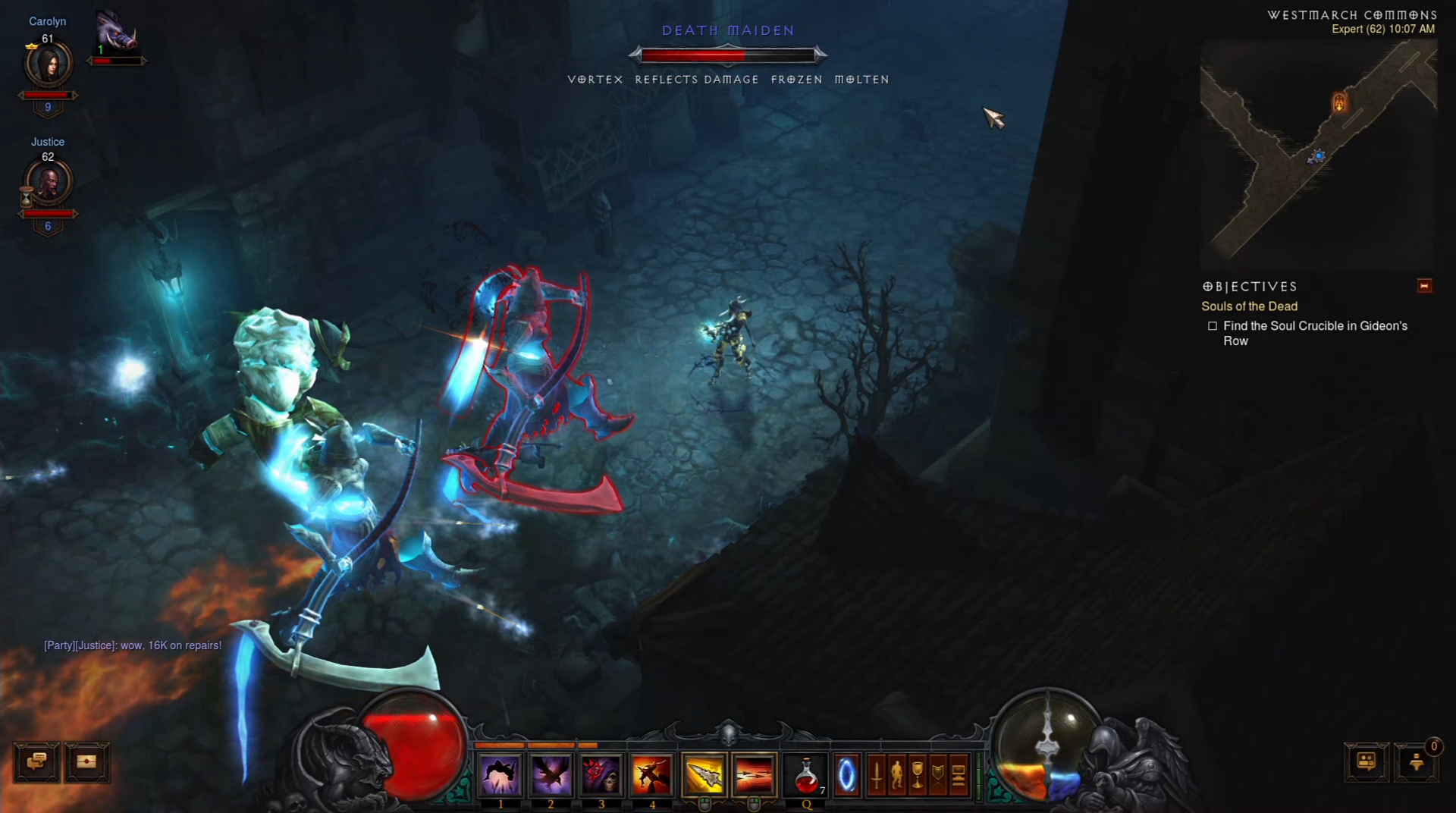The width and height of the screenshot is (1456, 813).
Task: Select Justice's party portrait
Action: (49, 183)
